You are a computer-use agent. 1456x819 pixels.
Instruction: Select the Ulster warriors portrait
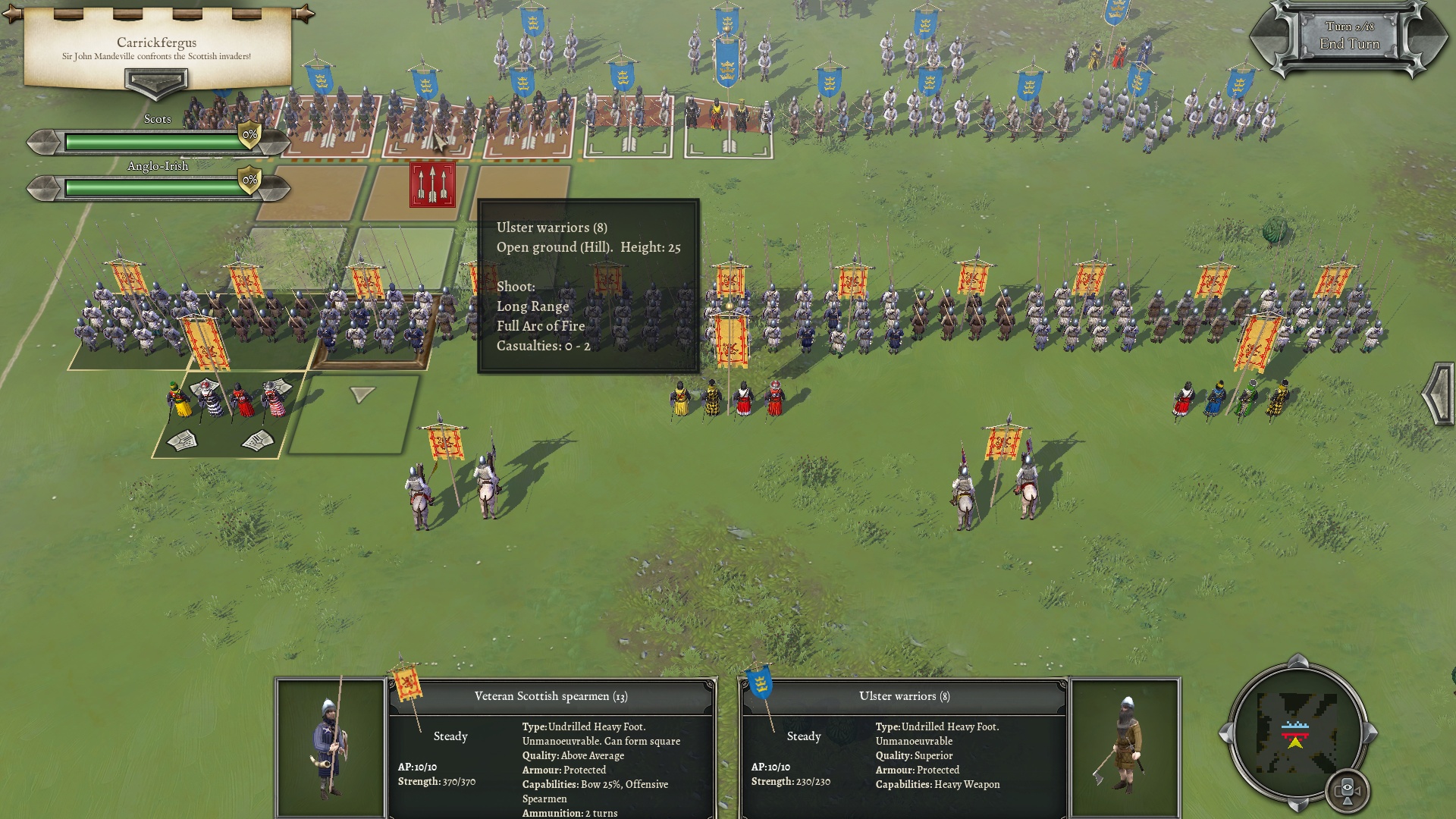pos(1125,747)
